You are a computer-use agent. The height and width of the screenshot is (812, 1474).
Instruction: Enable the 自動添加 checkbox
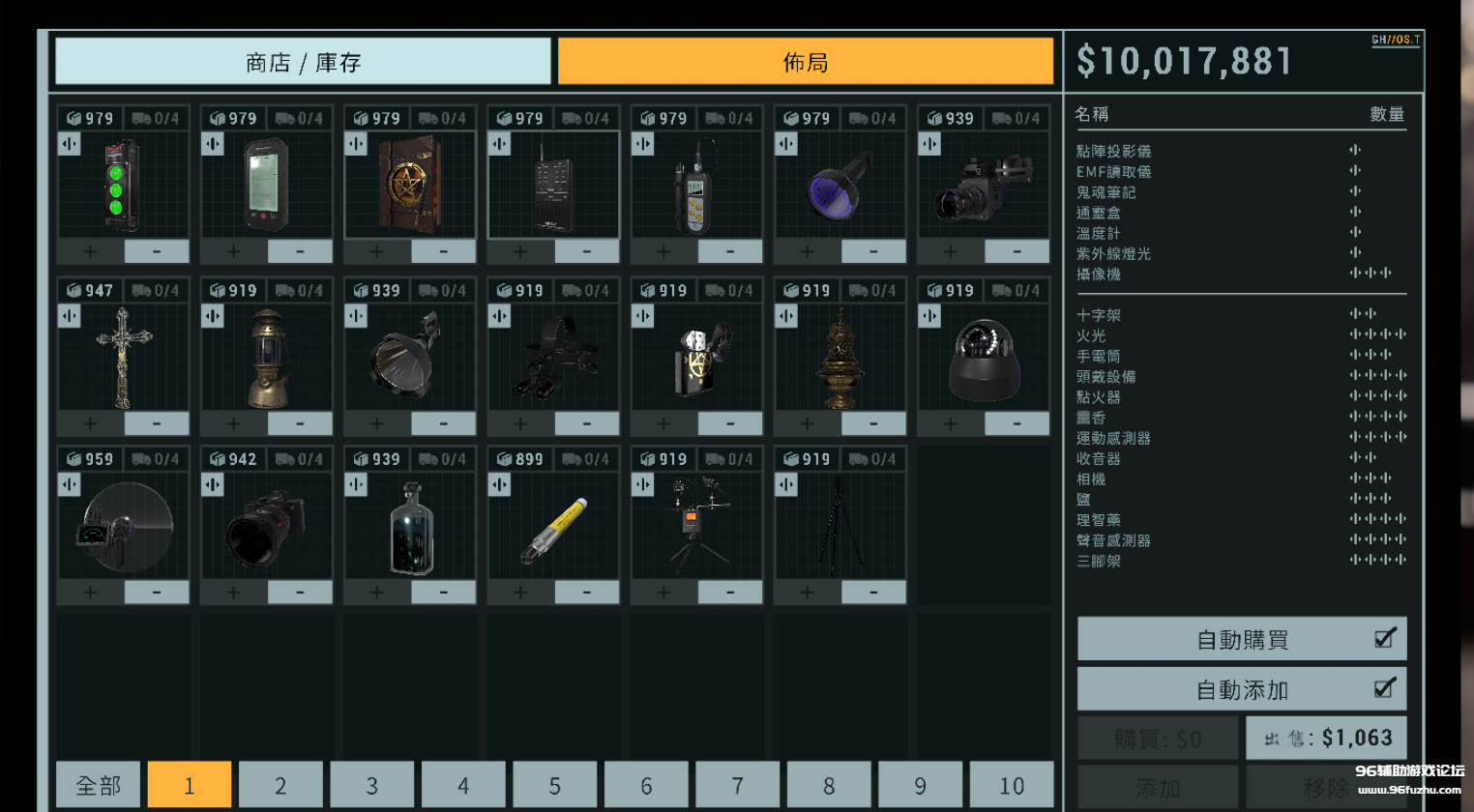(x=1383, y=689)
